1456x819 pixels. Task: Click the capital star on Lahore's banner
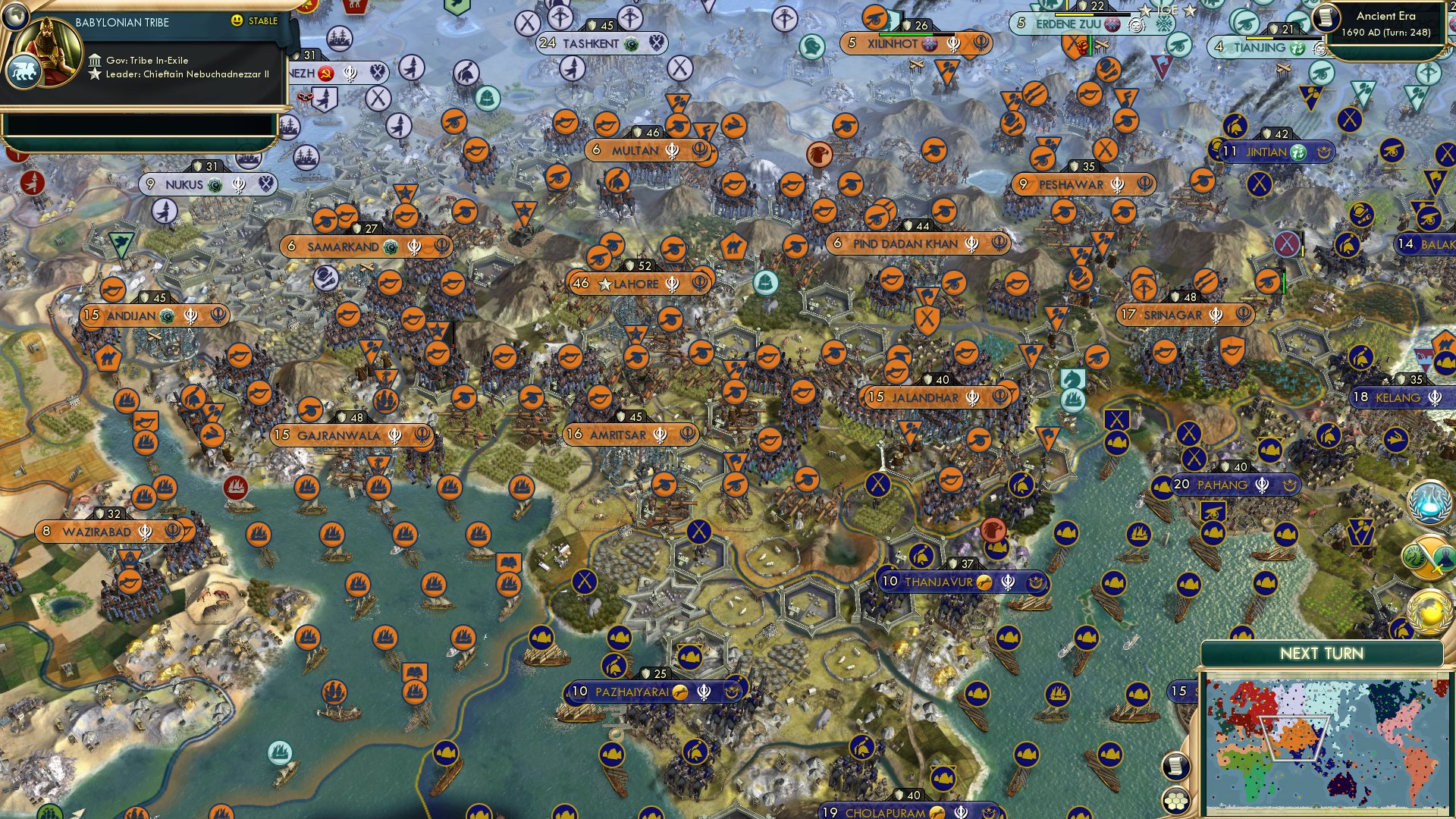click(x=605, y=284)
